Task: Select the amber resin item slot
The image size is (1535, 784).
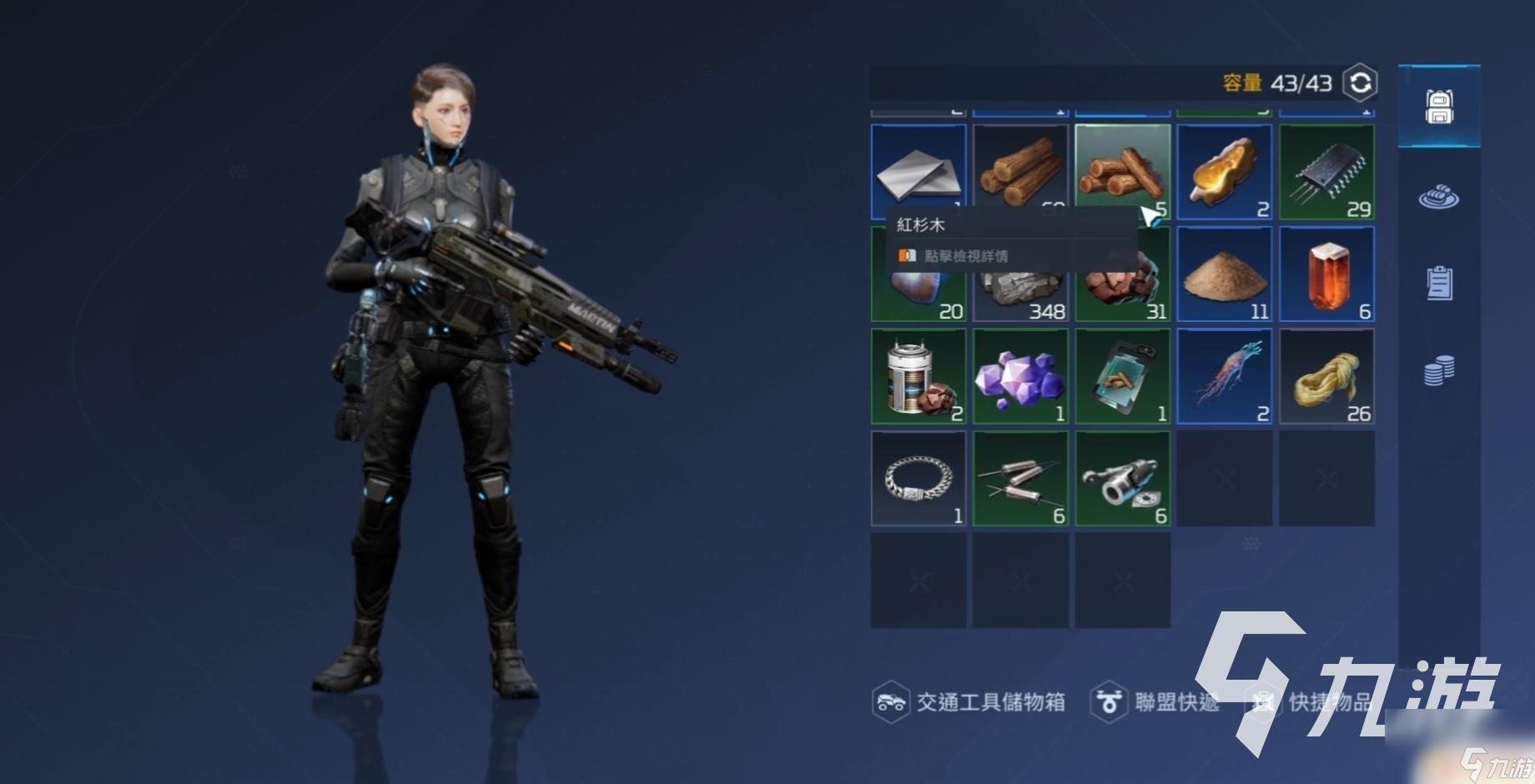Action: pos(1224,172)
